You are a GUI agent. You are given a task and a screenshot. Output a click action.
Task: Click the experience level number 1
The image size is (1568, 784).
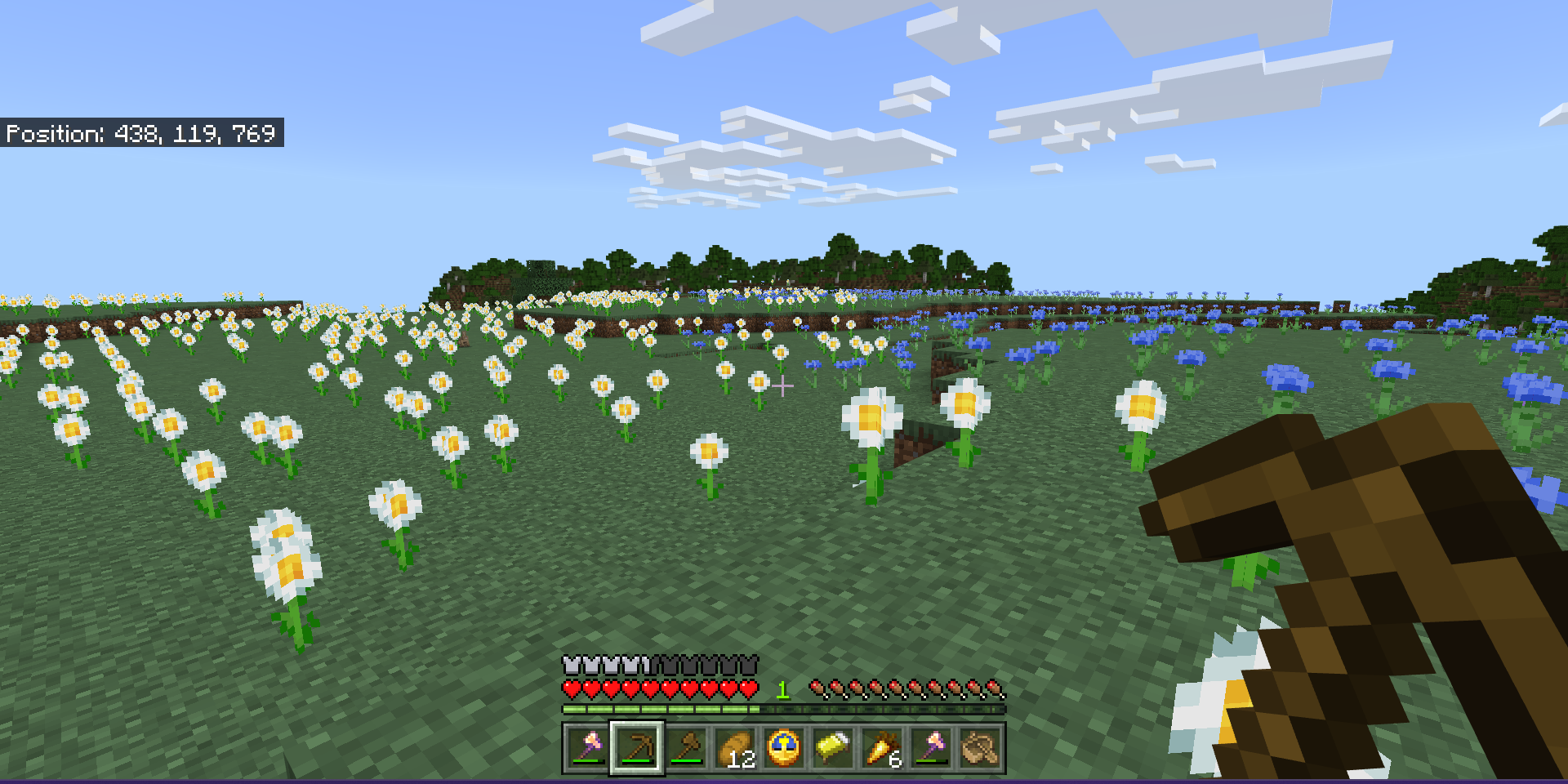[x=782, y=690]
